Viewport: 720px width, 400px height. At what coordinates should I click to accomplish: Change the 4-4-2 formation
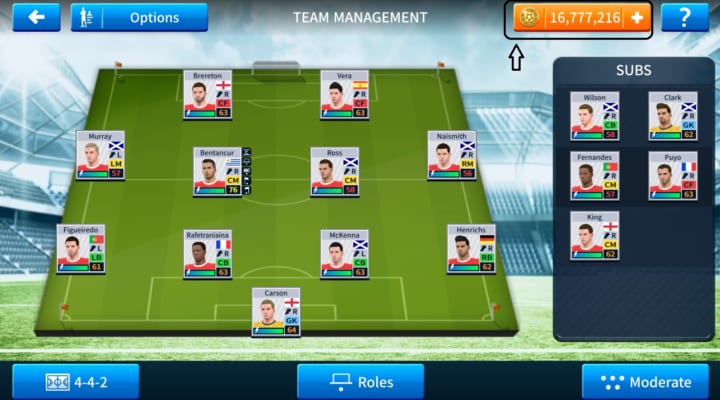pyautogui.click(x=76, y=382)
